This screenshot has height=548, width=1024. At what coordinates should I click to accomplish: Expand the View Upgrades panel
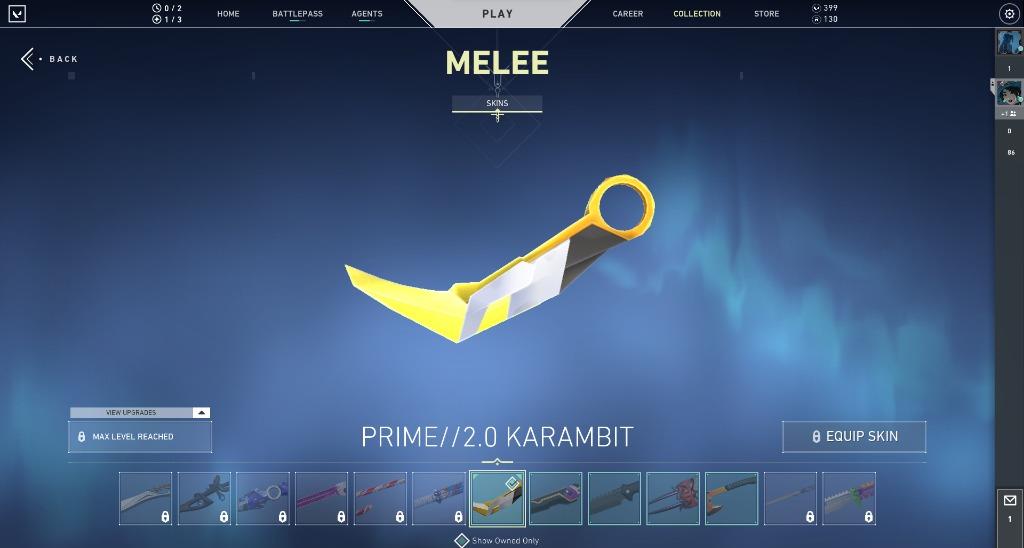pos(140,412)
